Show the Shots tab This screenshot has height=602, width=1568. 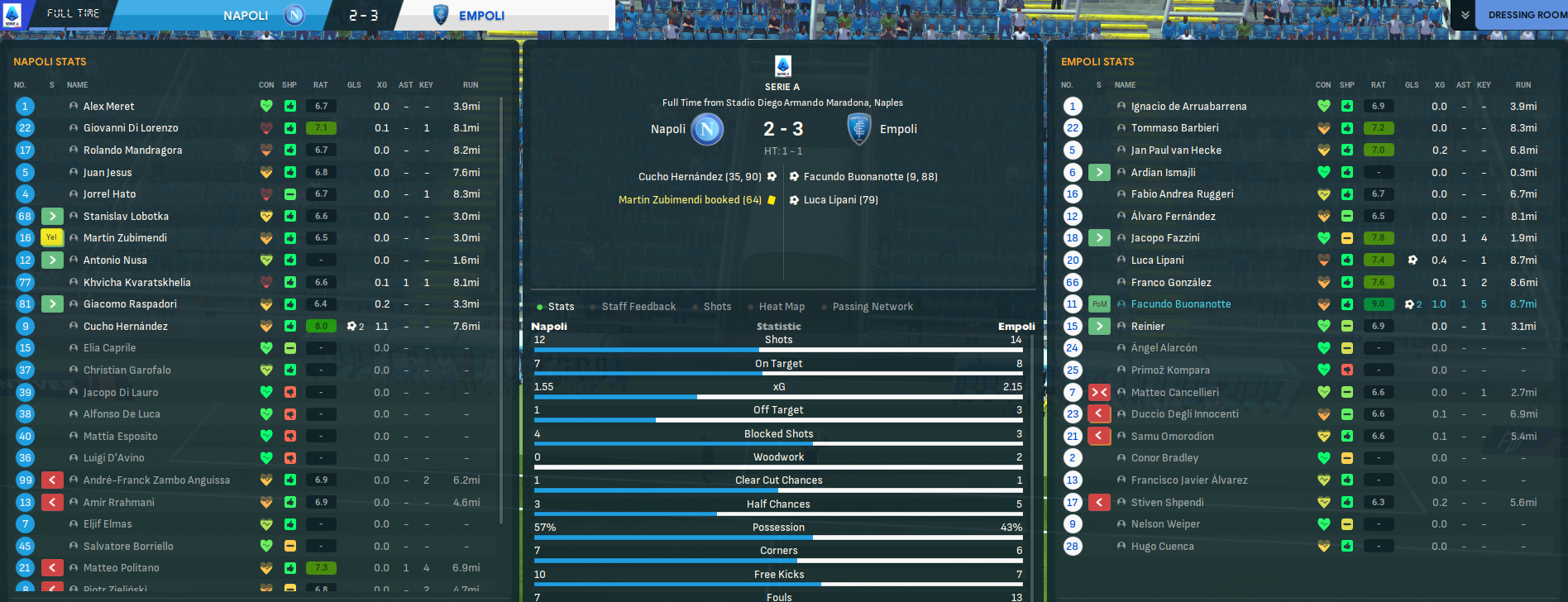tap(717, 307)
